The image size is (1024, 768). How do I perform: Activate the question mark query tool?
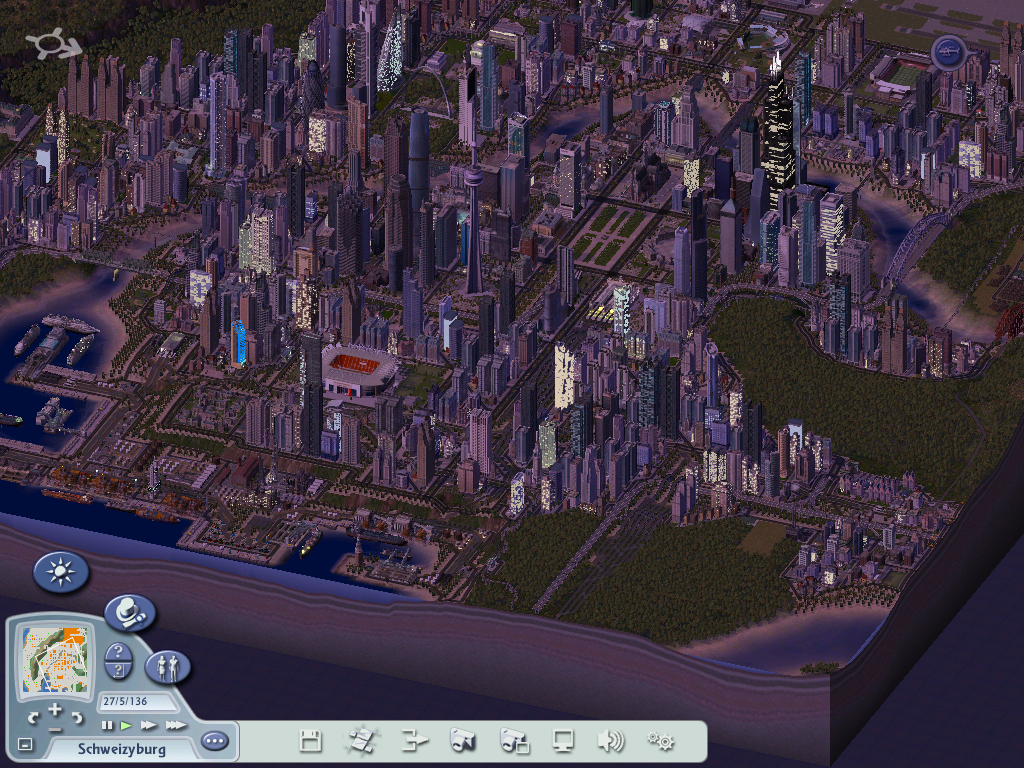[x=118, y=652]
